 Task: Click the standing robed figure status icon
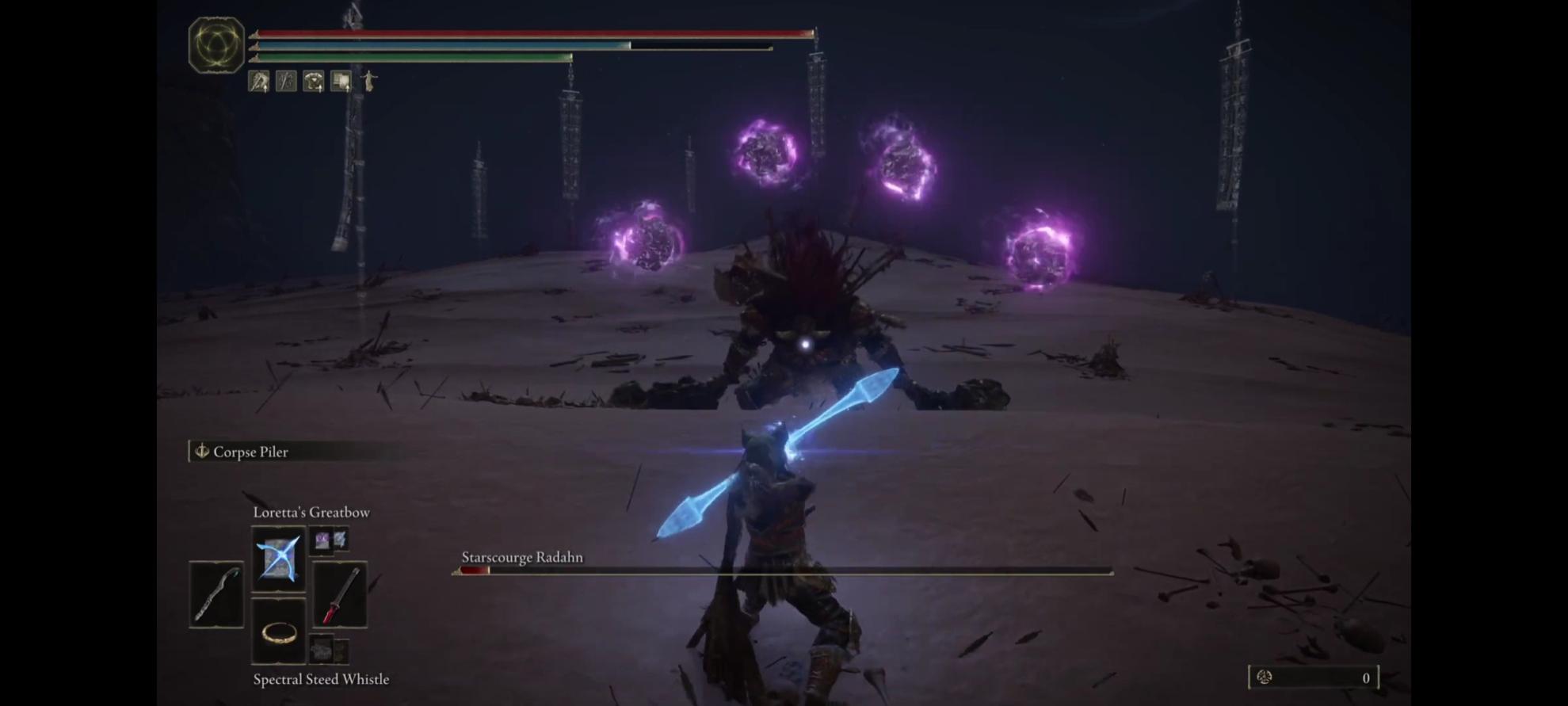pyautogui.click(x=369, y=81)
